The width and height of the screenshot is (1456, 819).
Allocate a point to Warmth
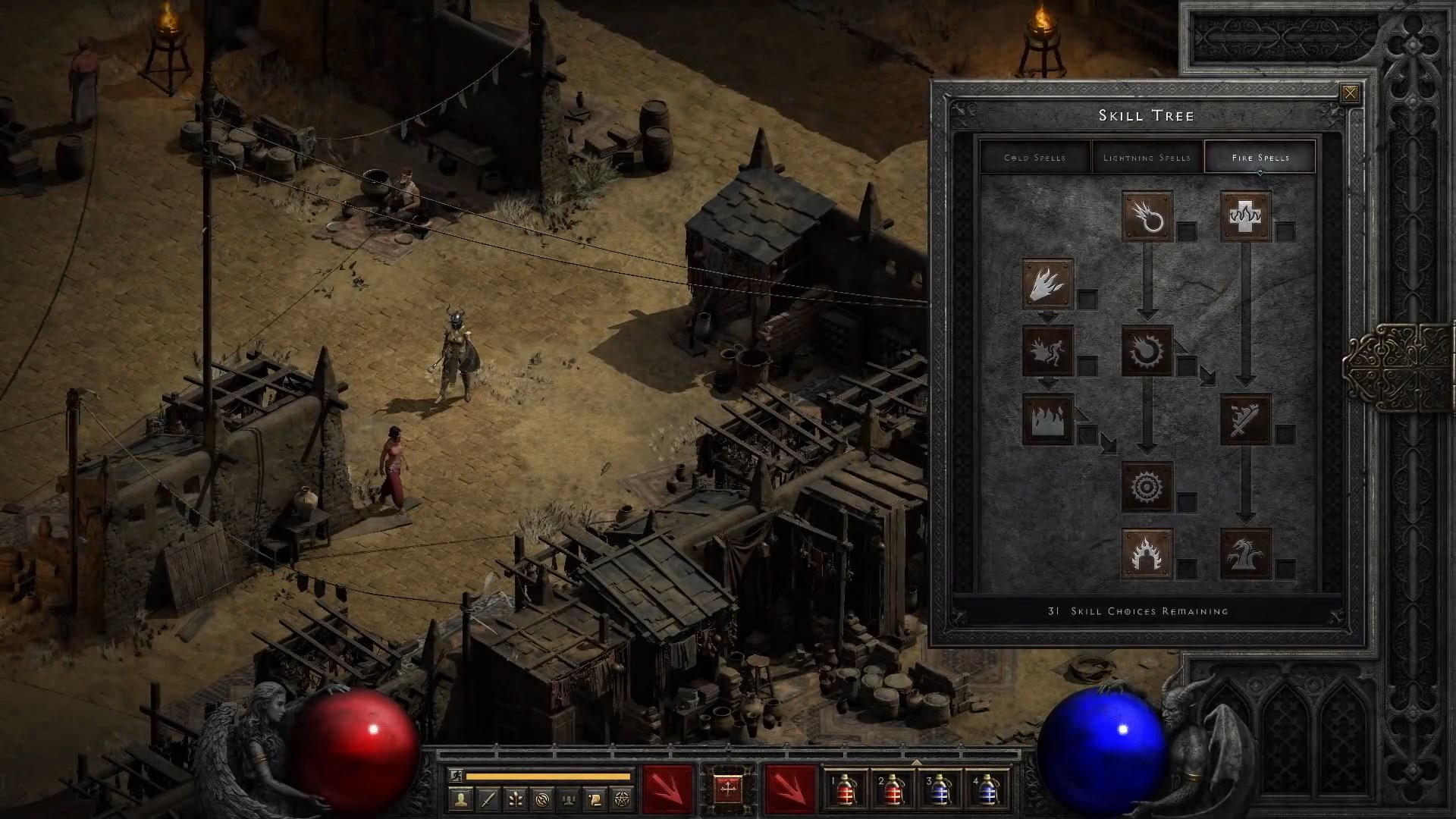point(1247,216)
